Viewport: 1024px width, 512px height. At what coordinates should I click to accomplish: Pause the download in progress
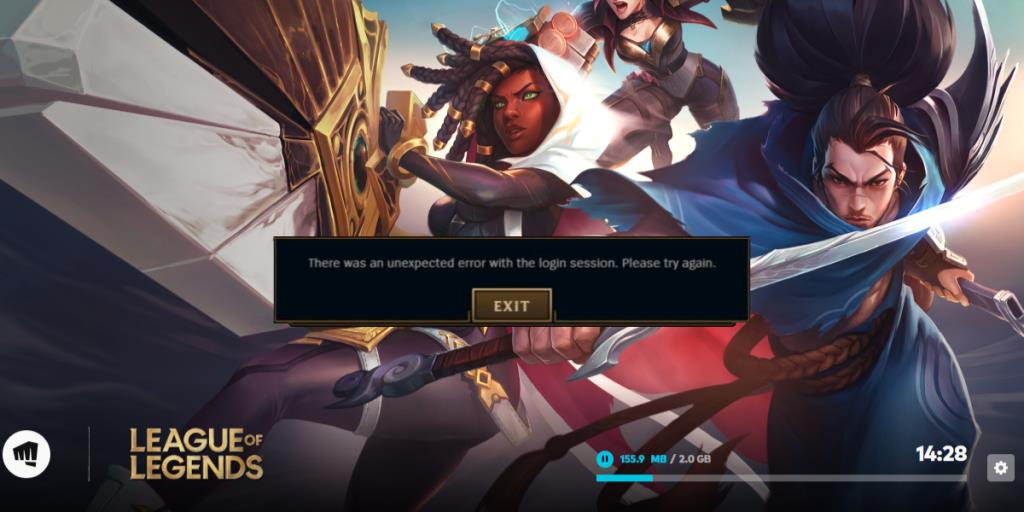(604, 459)
